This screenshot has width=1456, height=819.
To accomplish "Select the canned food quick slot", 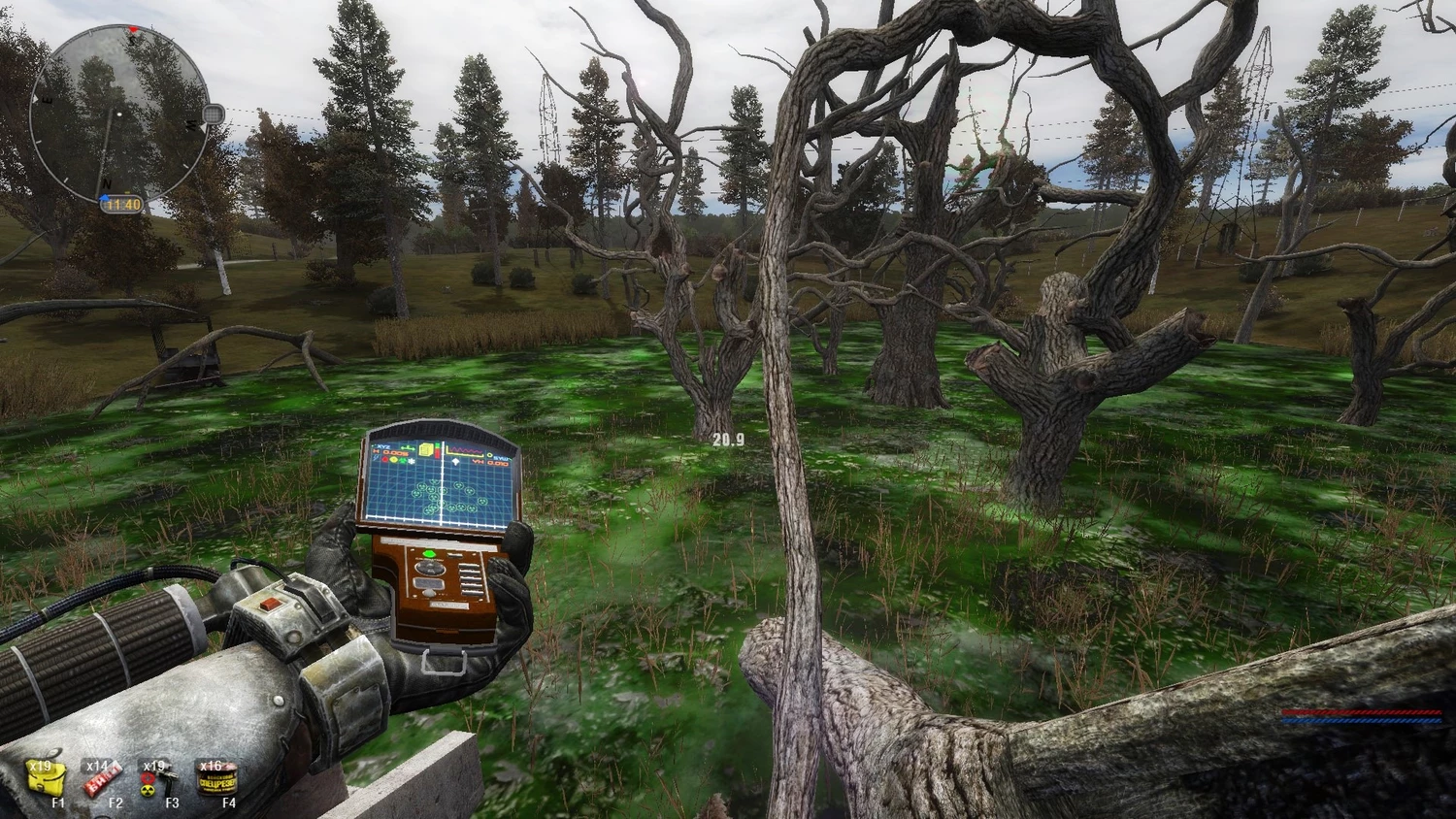I will pyautogui.click(x=216, y=776).
